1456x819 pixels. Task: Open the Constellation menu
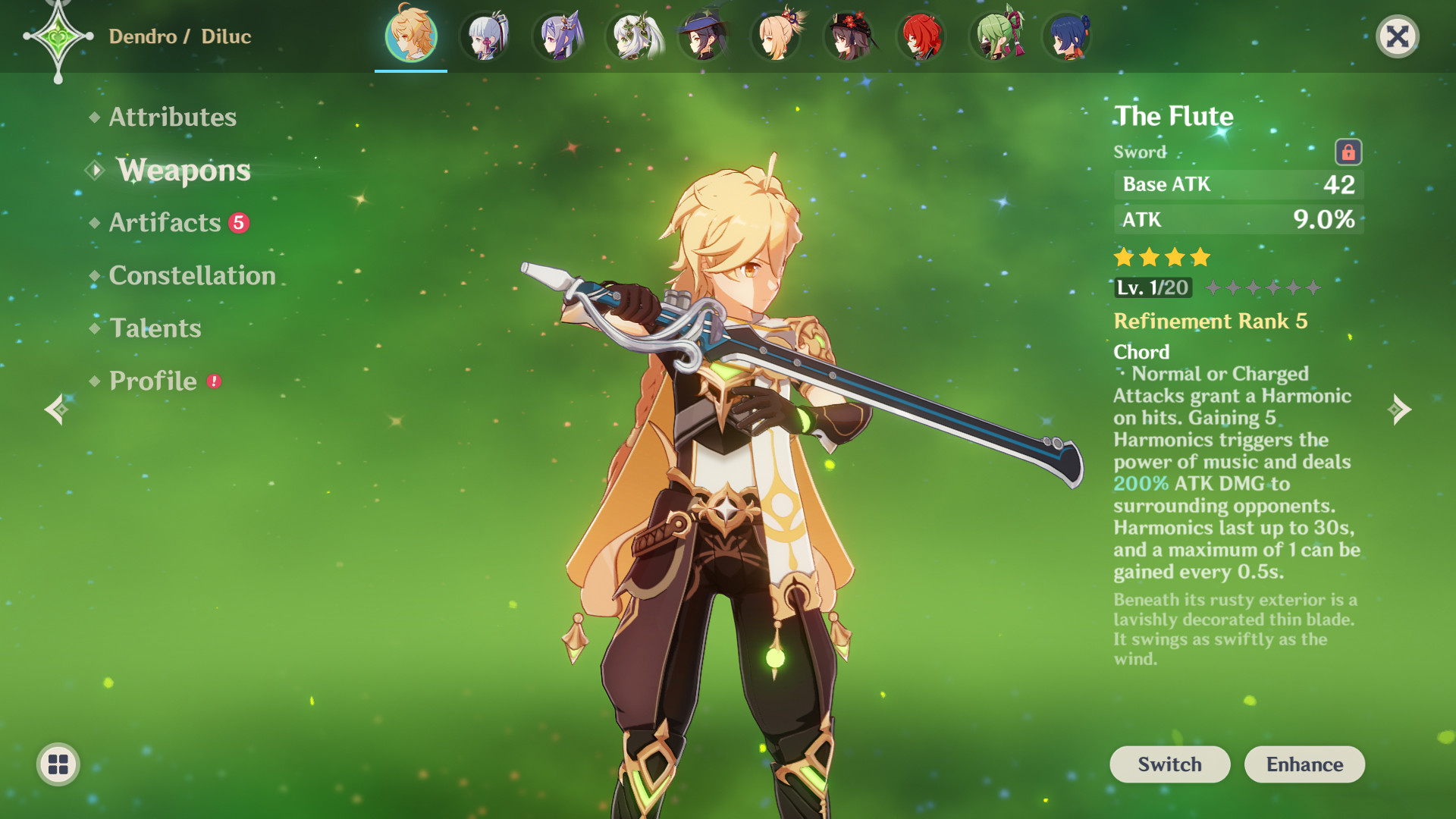tap(191, 275)
